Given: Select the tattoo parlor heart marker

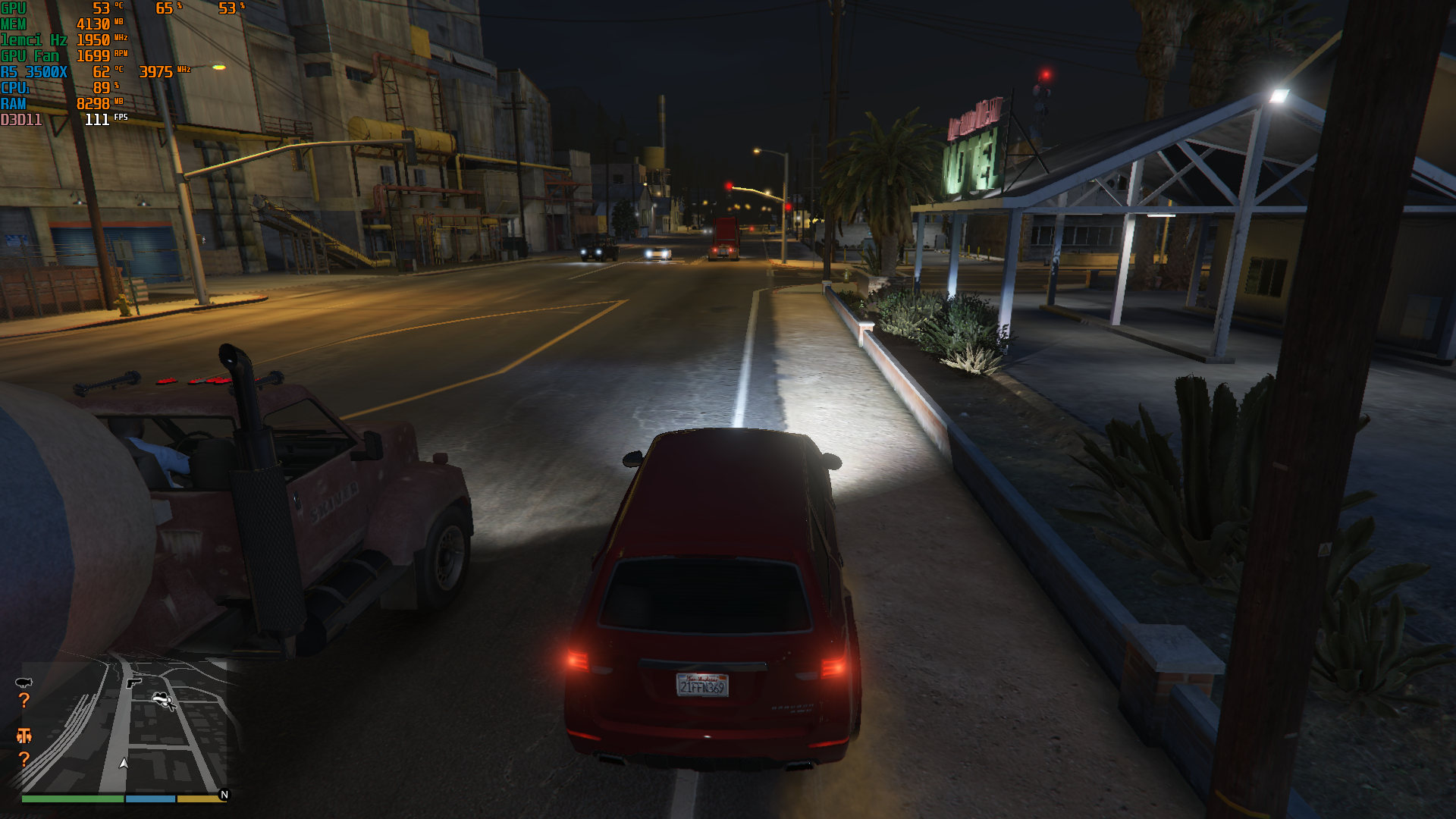Looking at the screenshot, I should pos(162,699).
